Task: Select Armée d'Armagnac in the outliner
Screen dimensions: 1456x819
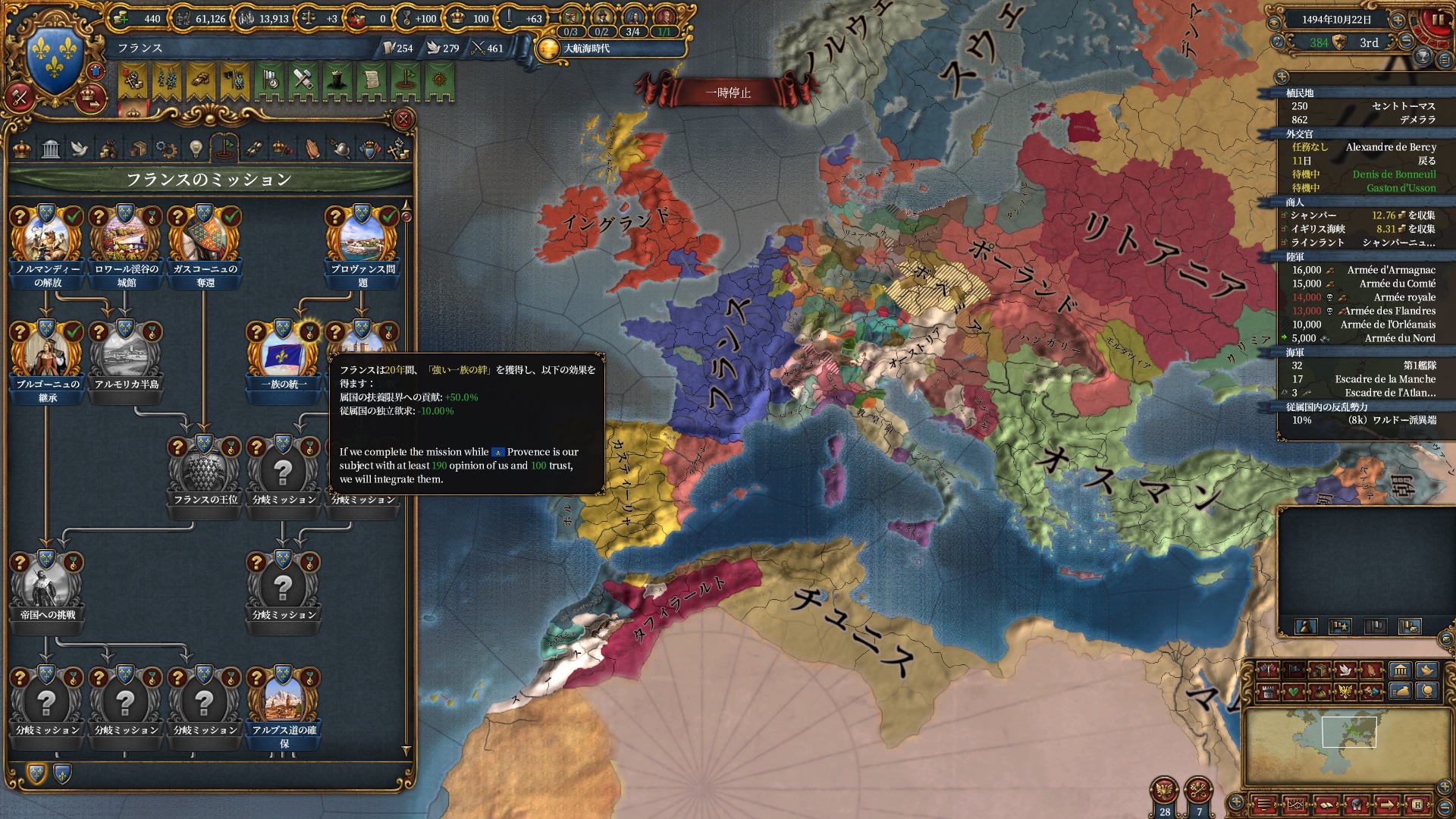Action: (x=1391, y=270)
